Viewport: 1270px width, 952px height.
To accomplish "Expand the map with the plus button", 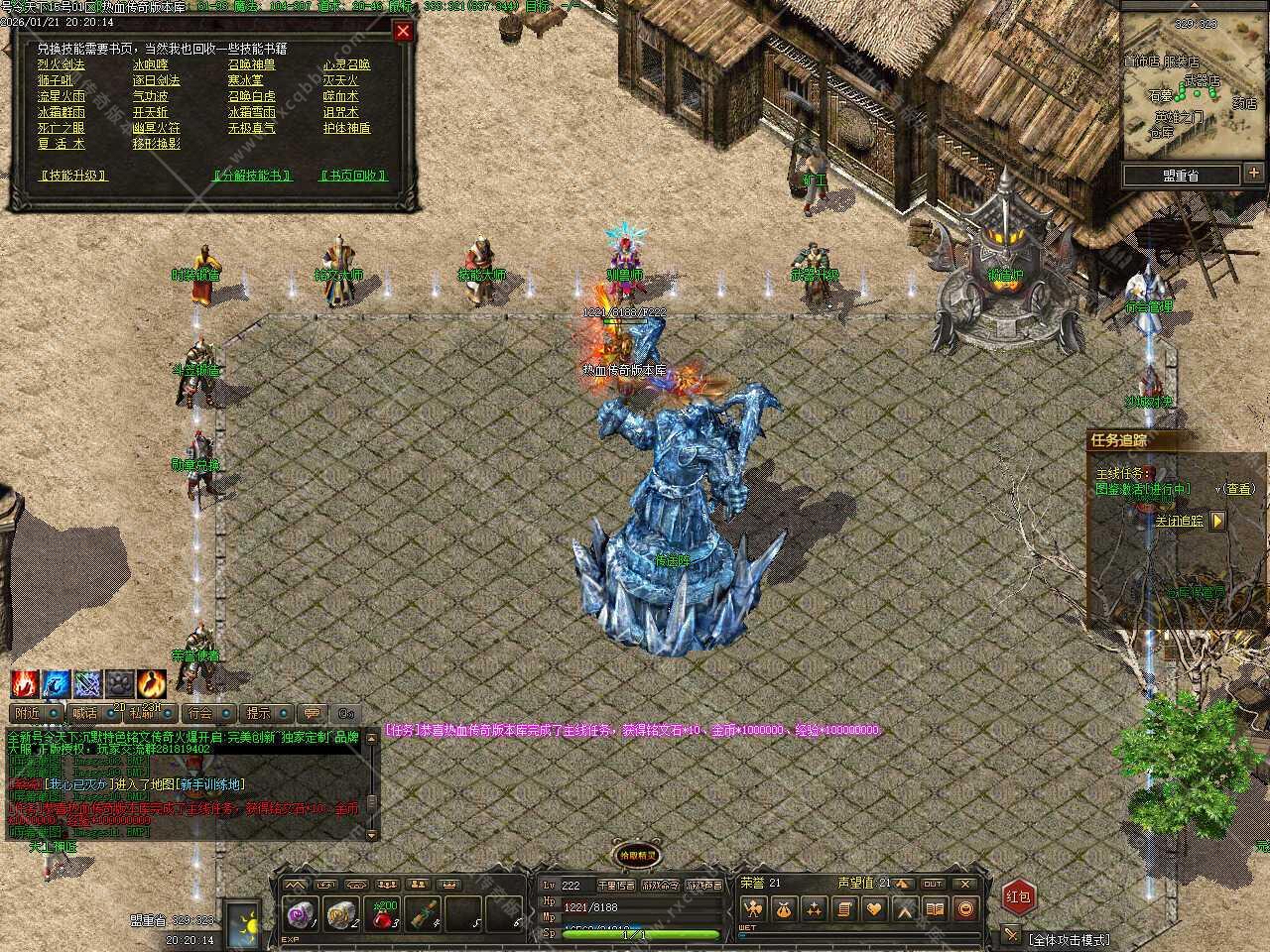I will [1254, 174].
